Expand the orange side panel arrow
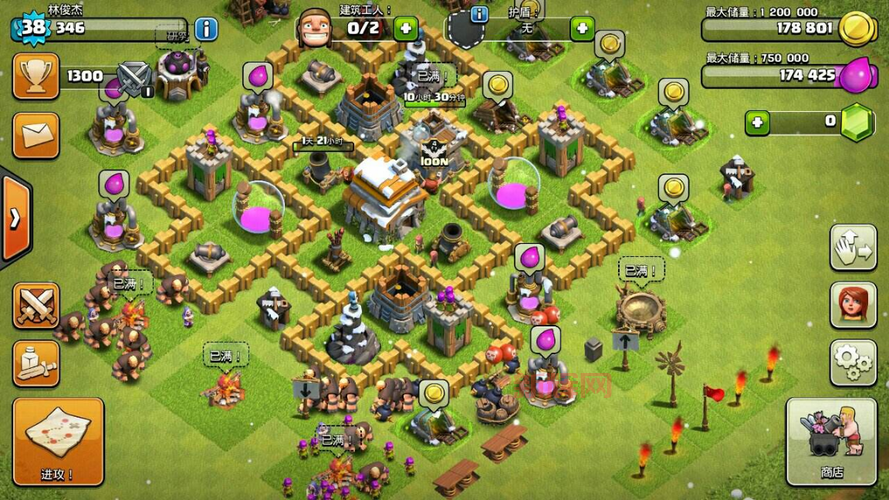889x500 pixels. 14,219
